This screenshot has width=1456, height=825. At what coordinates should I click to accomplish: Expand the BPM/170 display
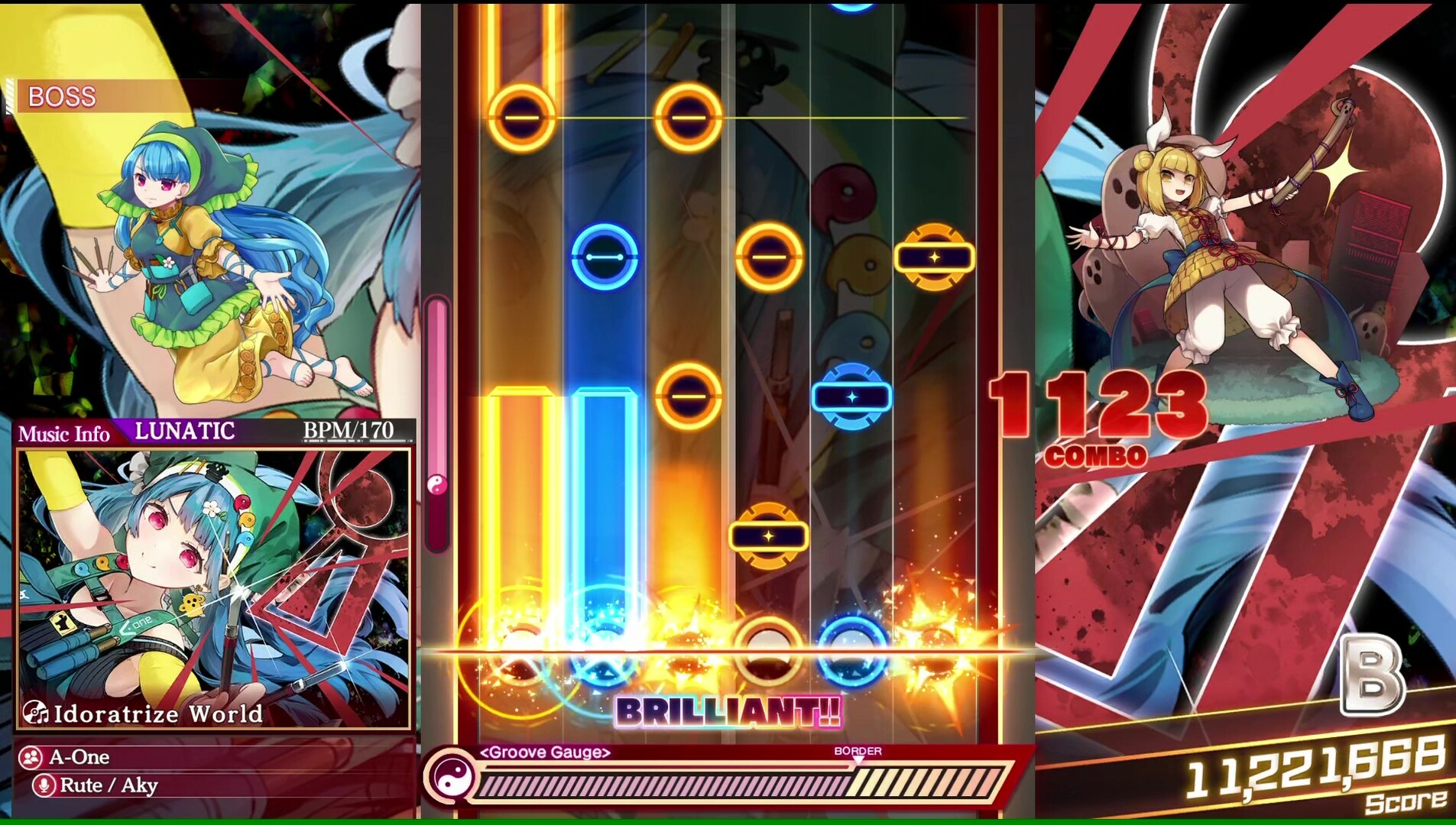(350, 429)
